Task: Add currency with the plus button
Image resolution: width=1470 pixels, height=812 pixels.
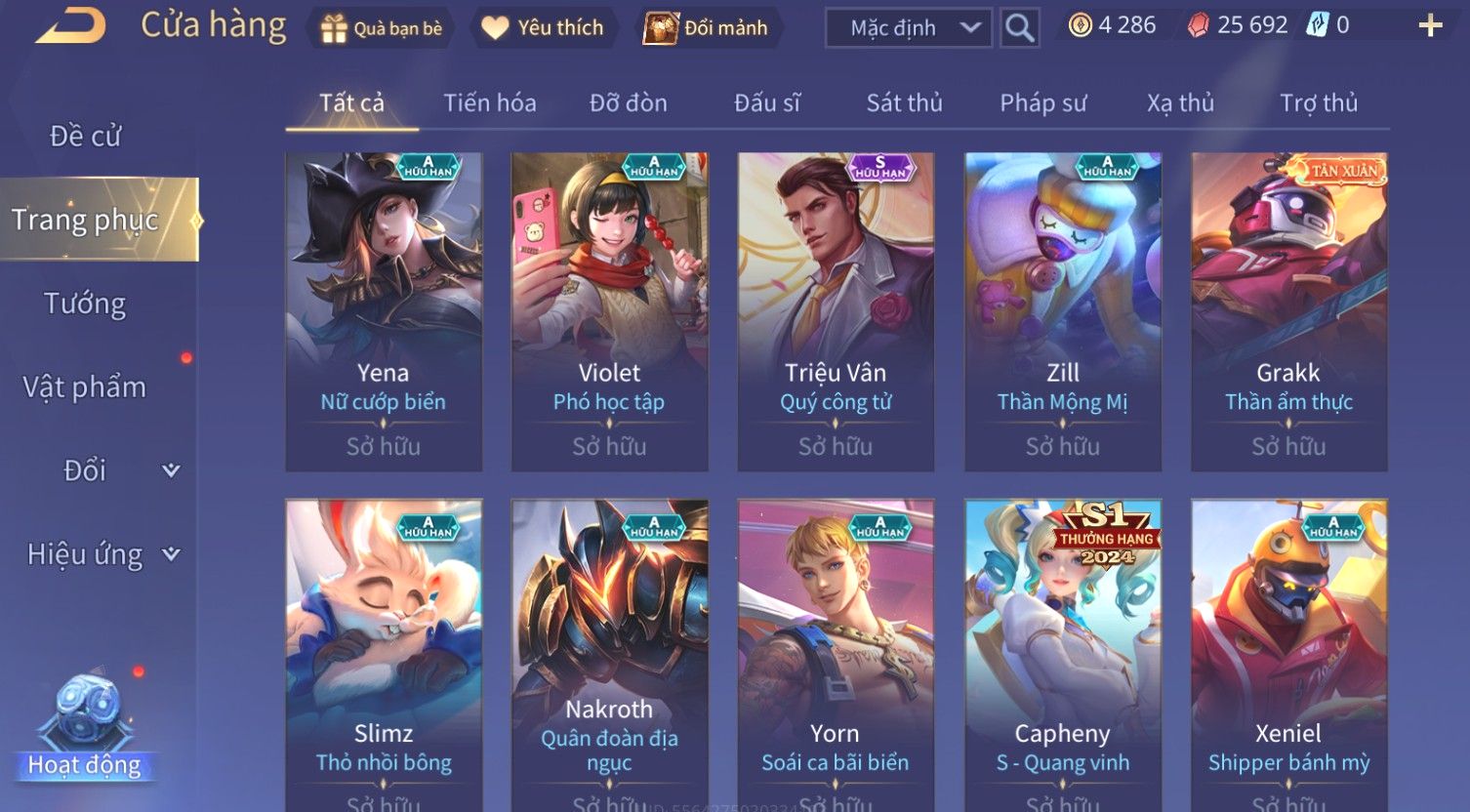Action: (1430, 26)
